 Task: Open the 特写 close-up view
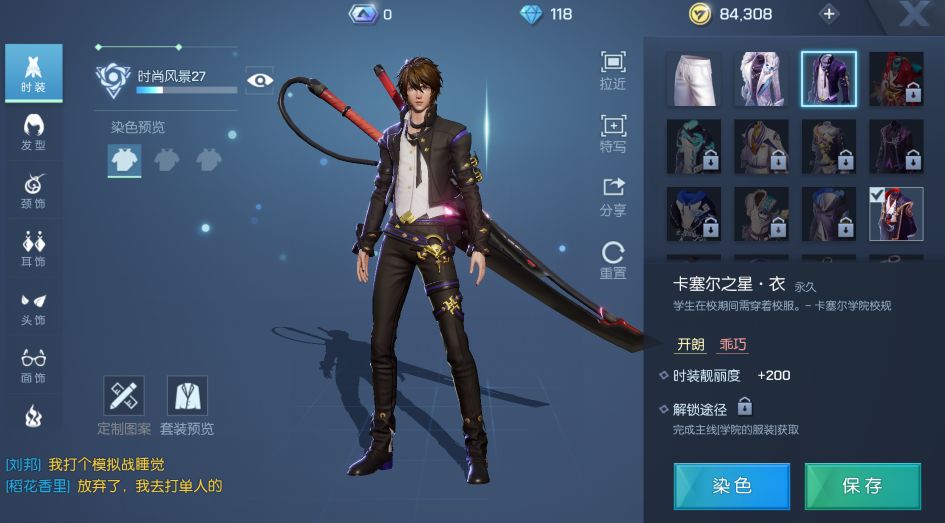tap(613, 133)
